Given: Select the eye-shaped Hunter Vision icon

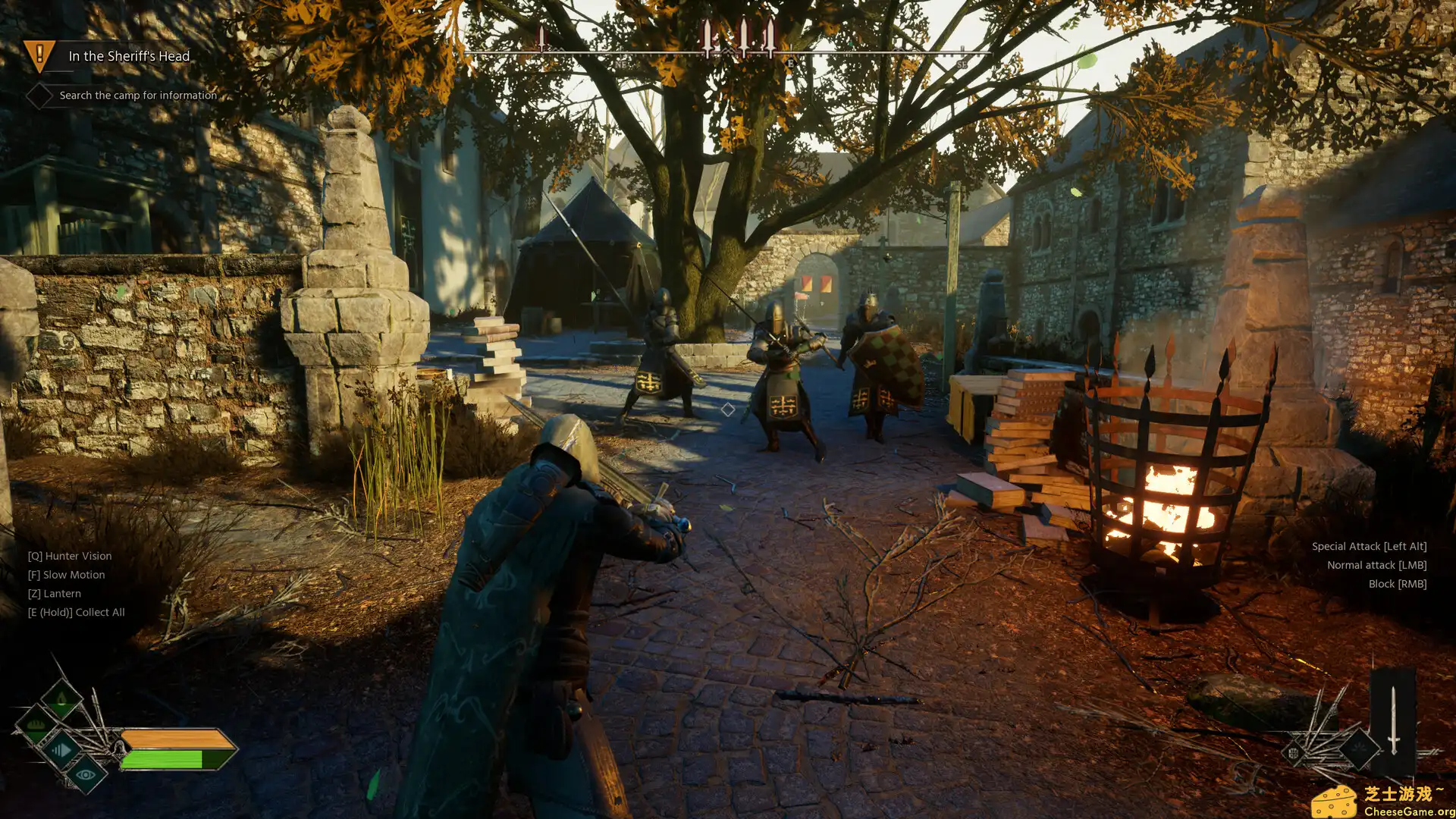Looking at the screenshot, I should pos(86,774).
